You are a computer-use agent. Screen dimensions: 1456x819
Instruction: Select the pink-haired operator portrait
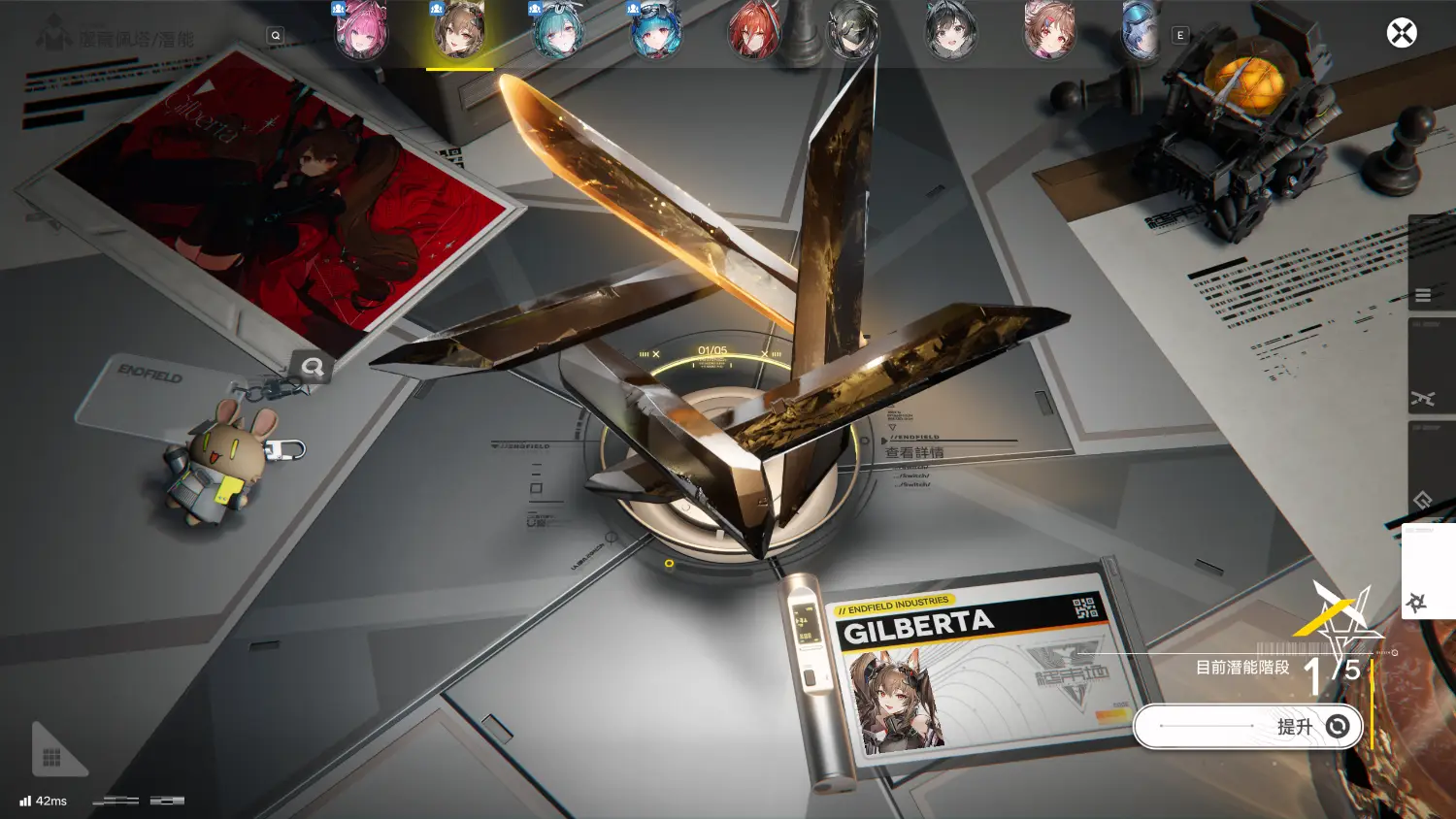pos(361,31)
